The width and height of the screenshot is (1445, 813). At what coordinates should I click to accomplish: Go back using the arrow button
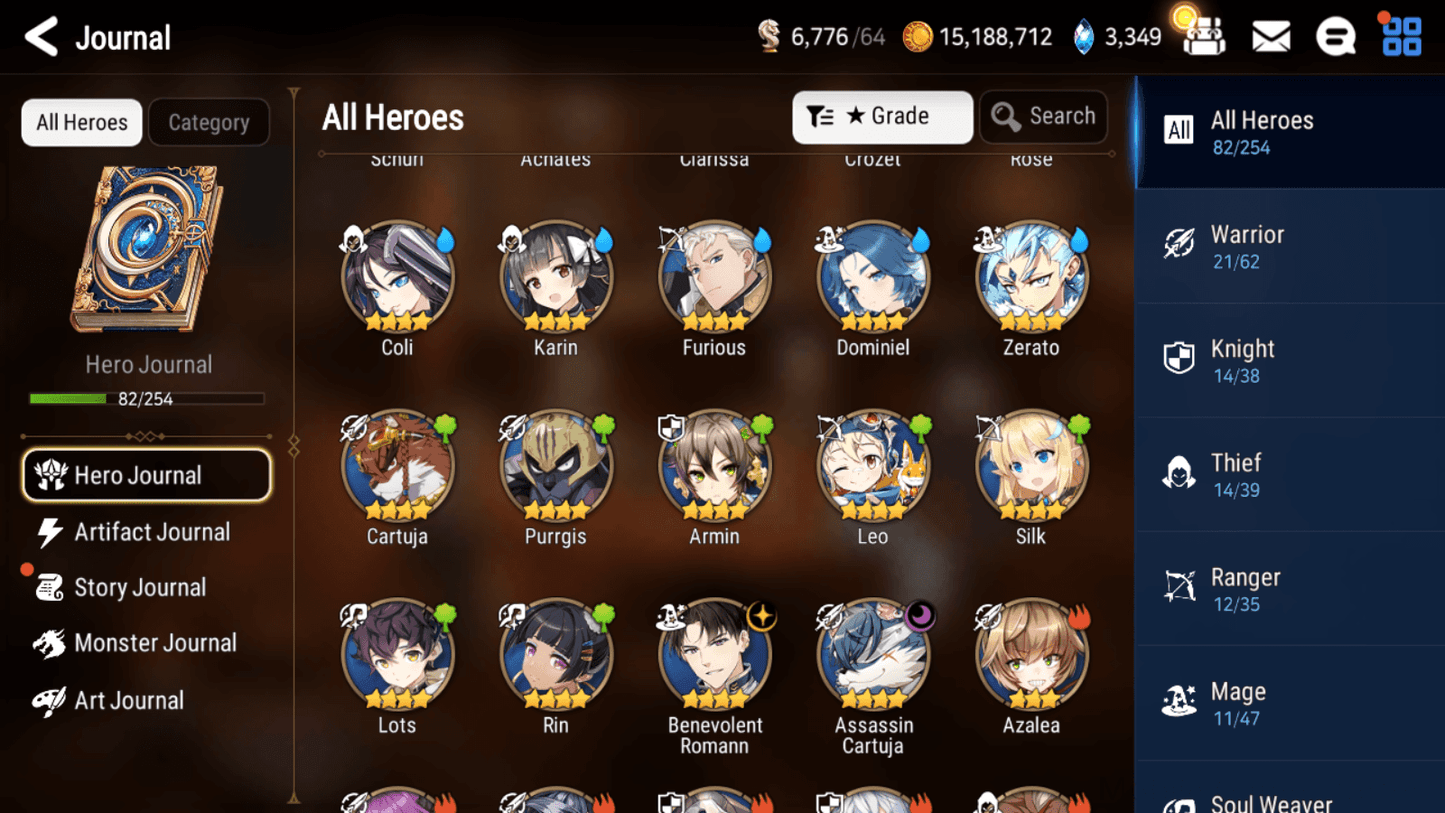coord(40,36)
